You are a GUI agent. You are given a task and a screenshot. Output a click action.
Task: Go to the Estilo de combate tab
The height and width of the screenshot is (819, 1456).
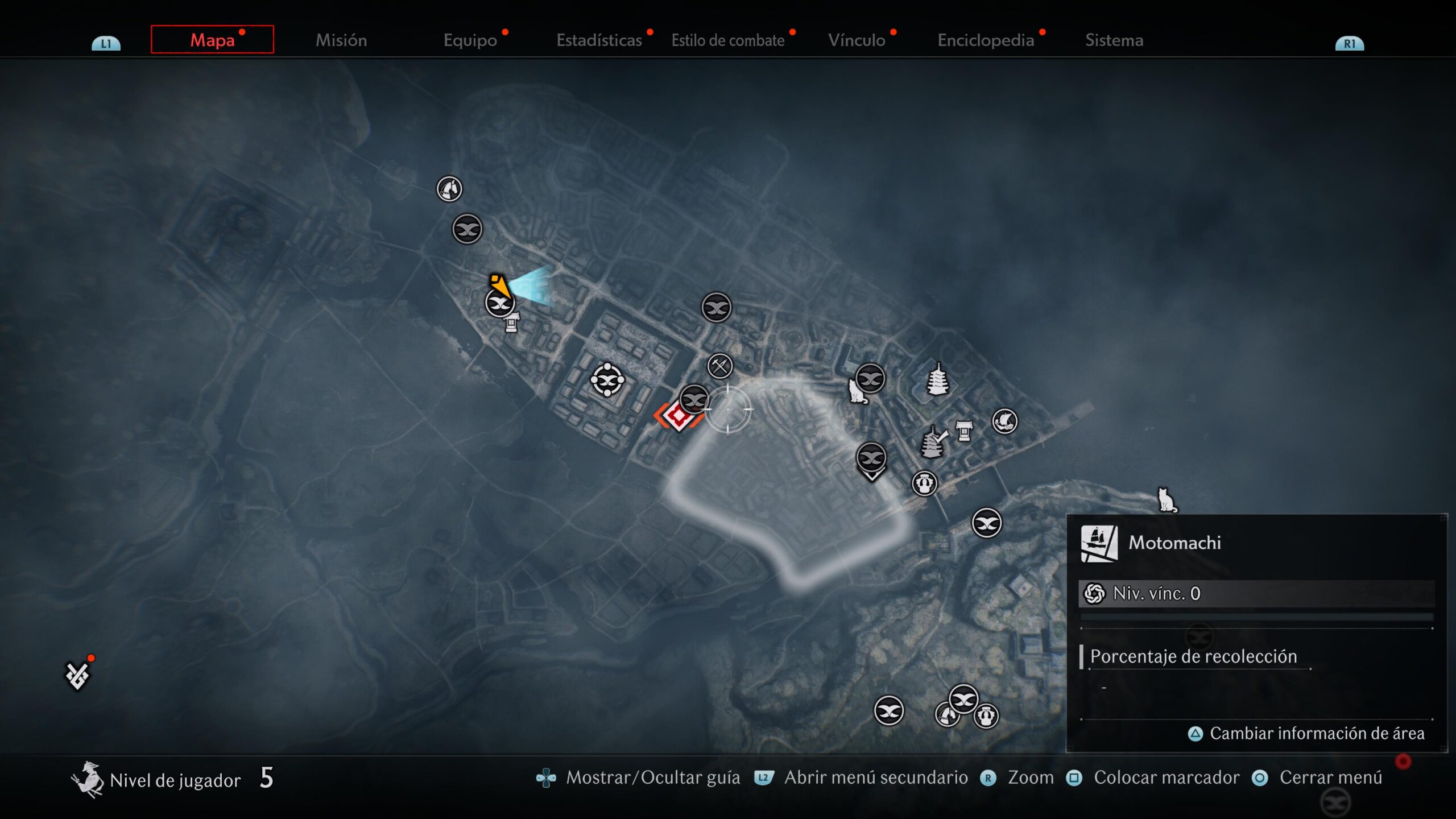pyautogui.click(x=728, y=40)
